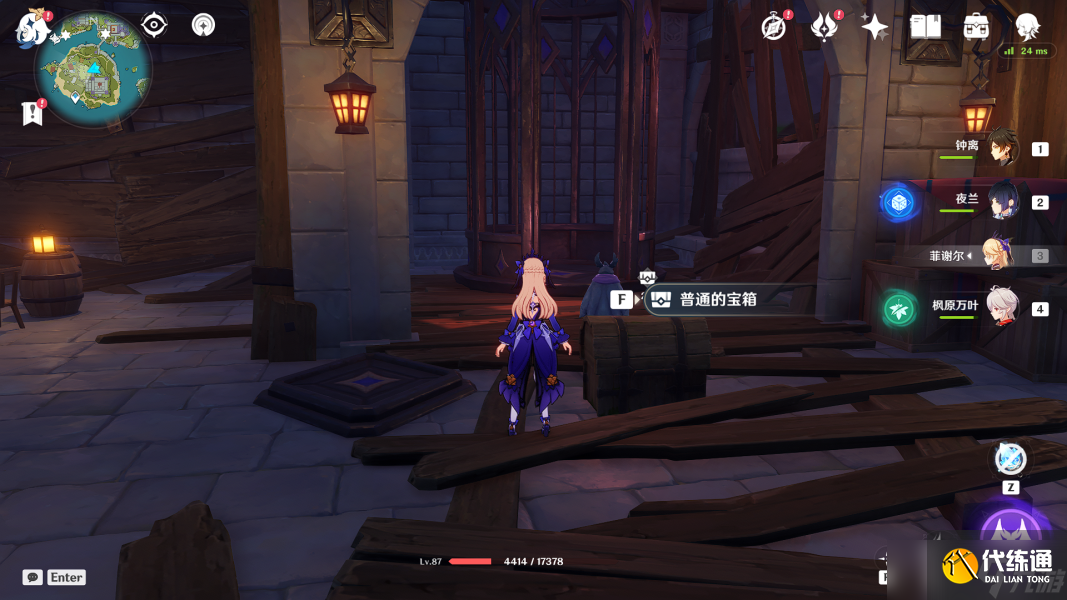This screenshot has width=1067, height=600.
Task: Open the inventory bag icon
Action: [976, 27]
